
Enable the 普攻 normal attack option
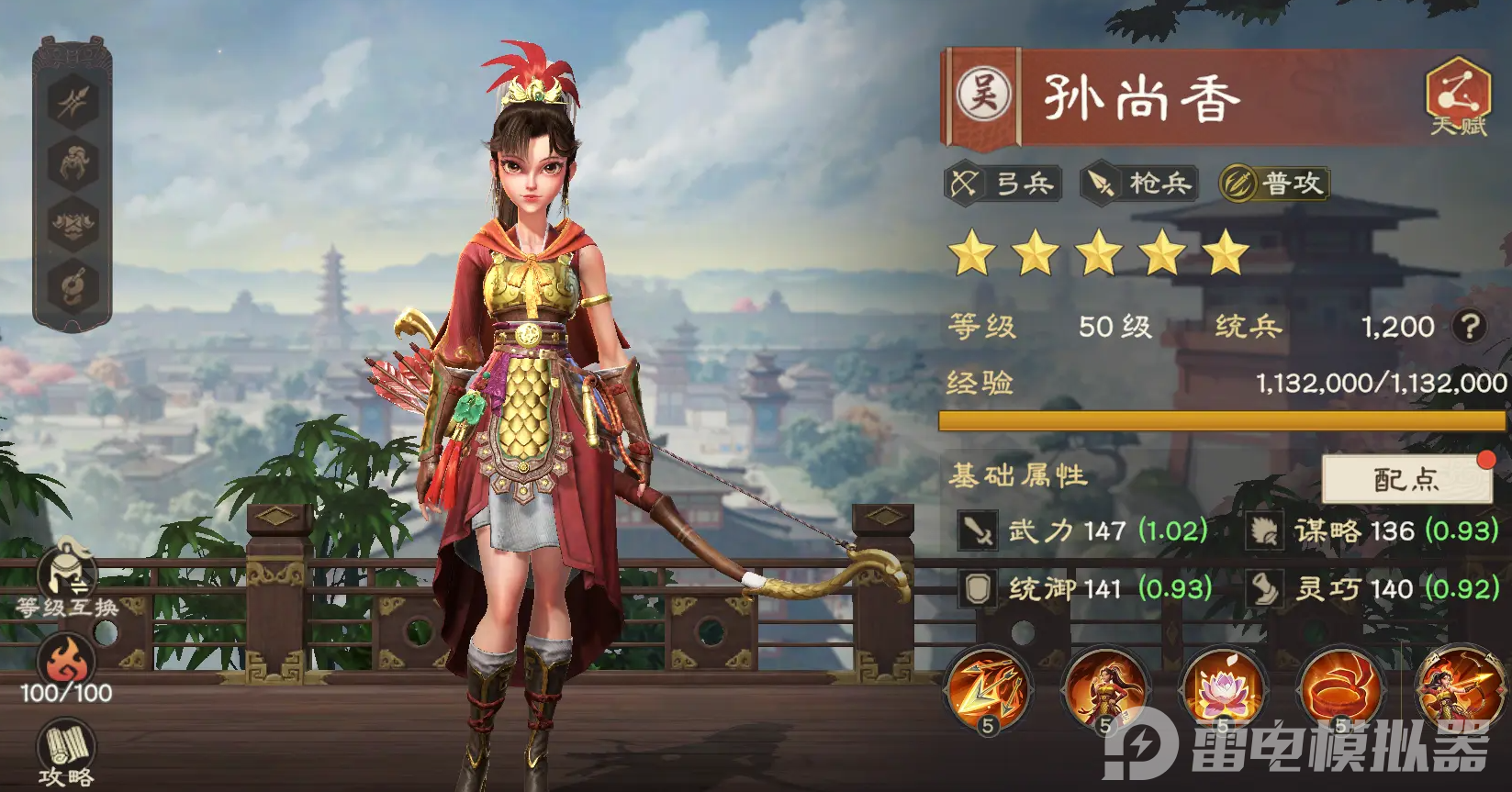pyautogui.click(x=1276, y=184)
